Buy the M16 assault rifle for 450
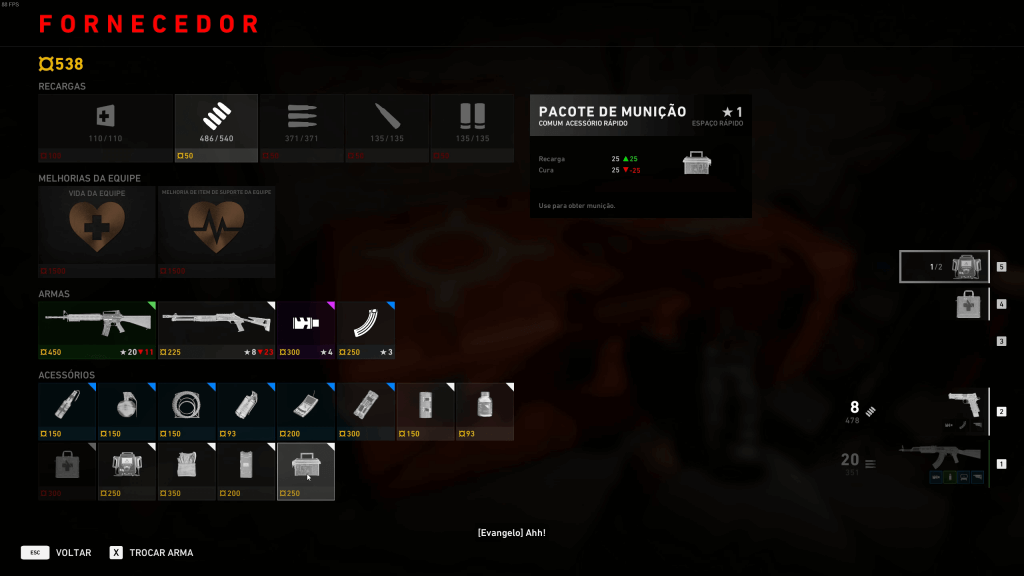1024x576 pixels. [x=97, y=329]
